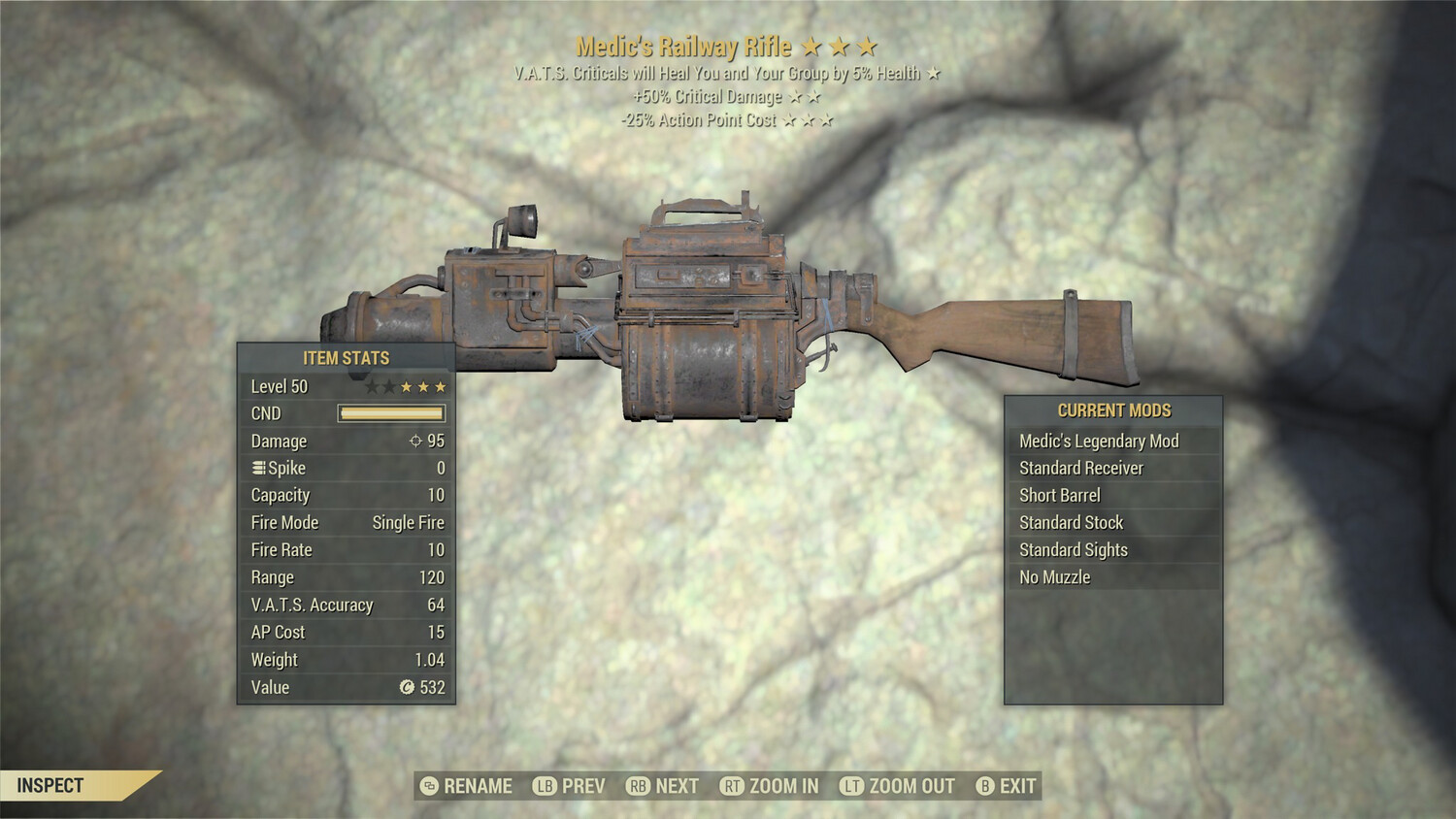Screen dimensions: 1456x819
Task: Click the gamepad icon next to RENAME
Action: [x=429, y=786]
